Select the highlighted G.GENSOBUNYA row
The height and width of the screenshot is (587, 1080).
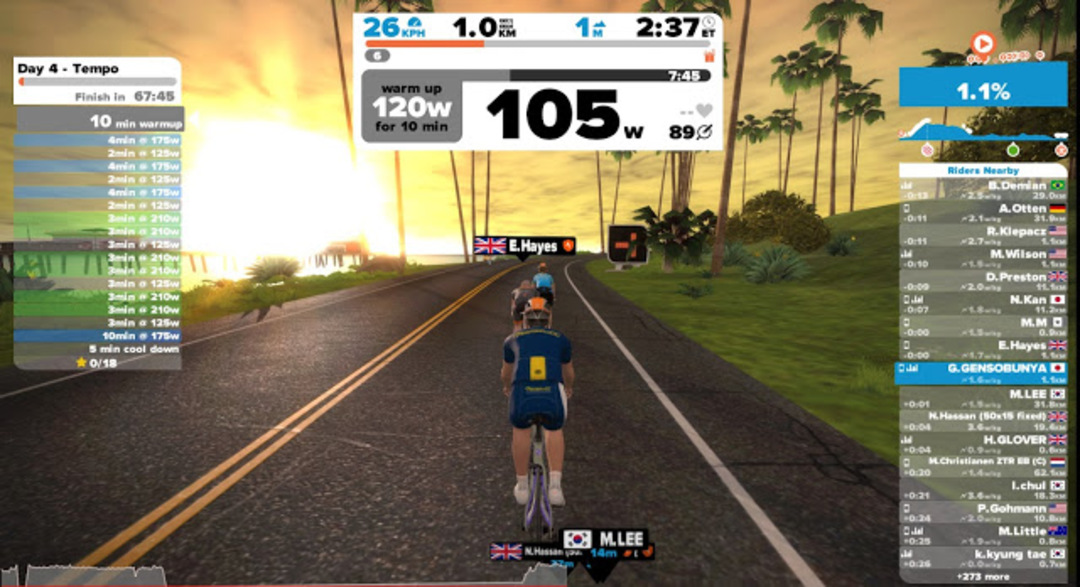click(x=983, y=374)
